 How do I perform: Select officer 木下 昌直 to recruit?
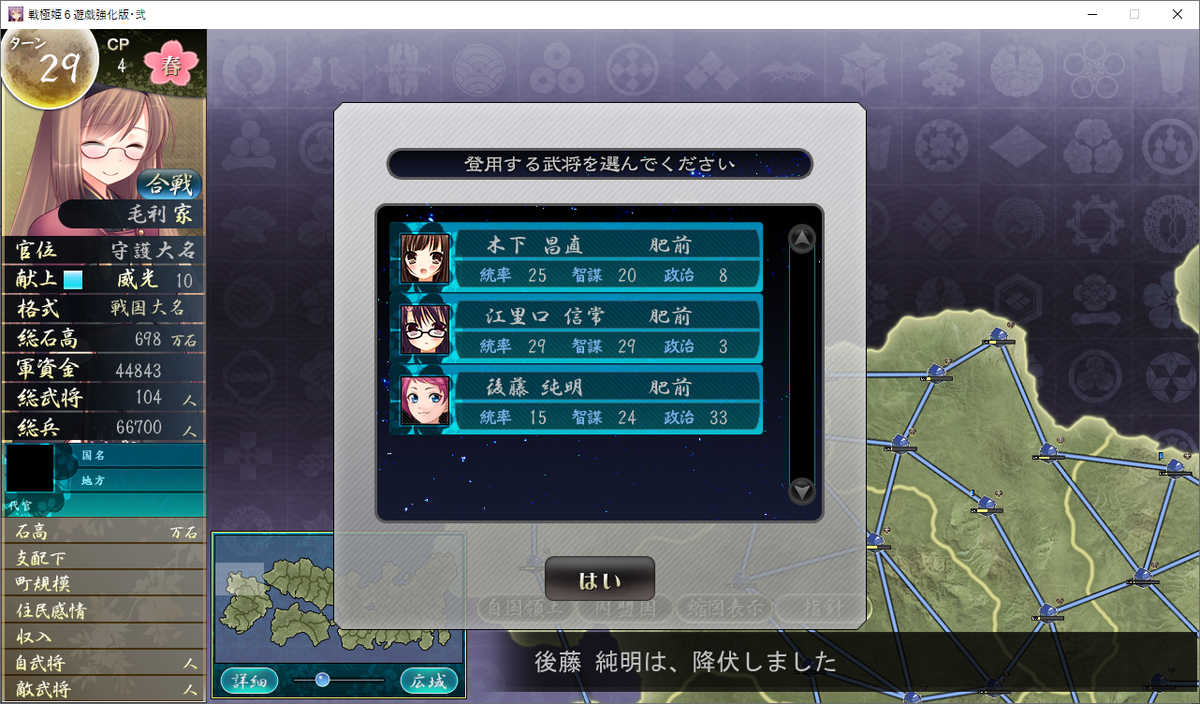tap(580, 258)
